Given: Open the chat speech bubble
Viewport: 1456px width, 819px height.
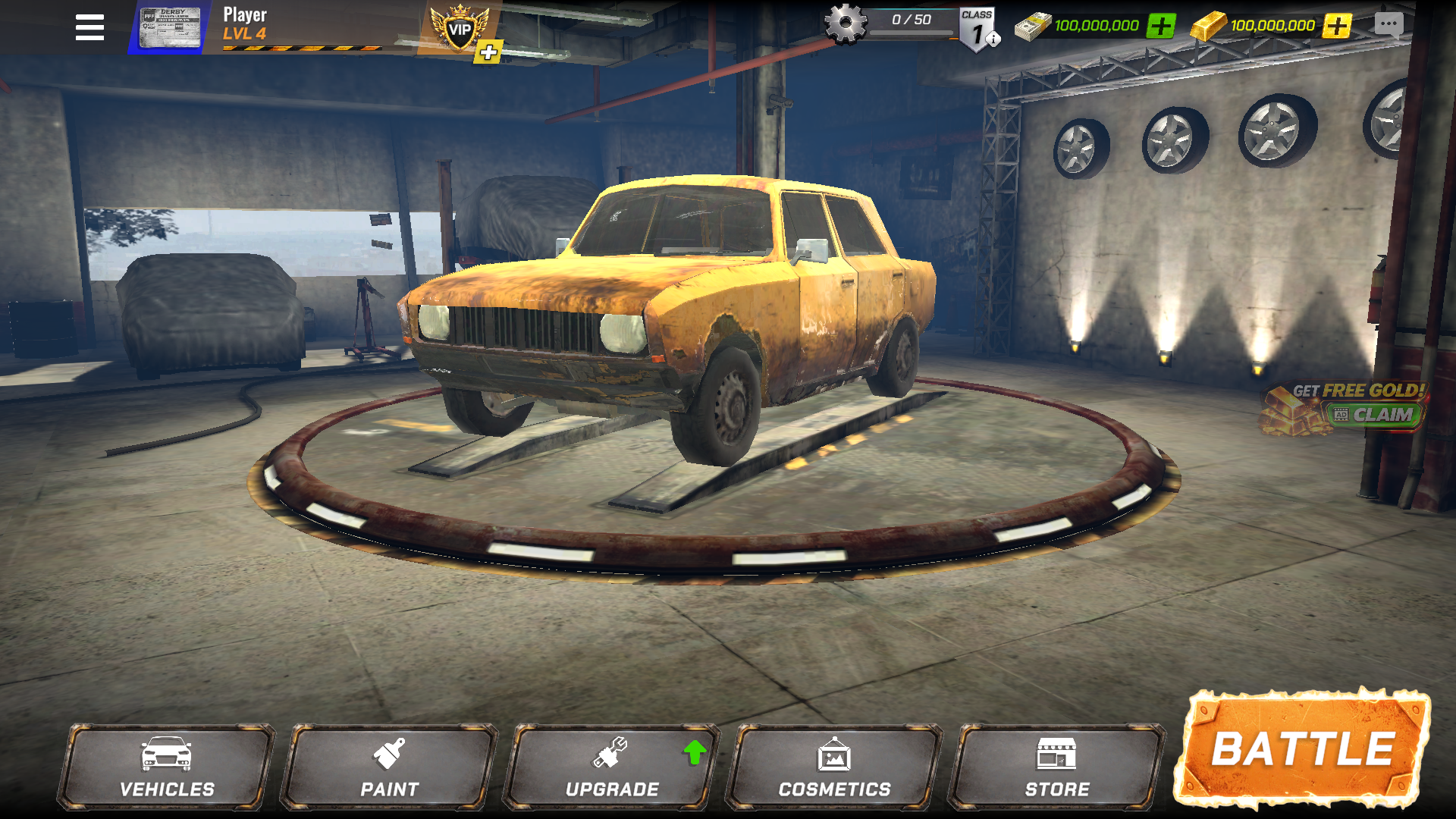Looking at the screenshot, I should 1389,25.
